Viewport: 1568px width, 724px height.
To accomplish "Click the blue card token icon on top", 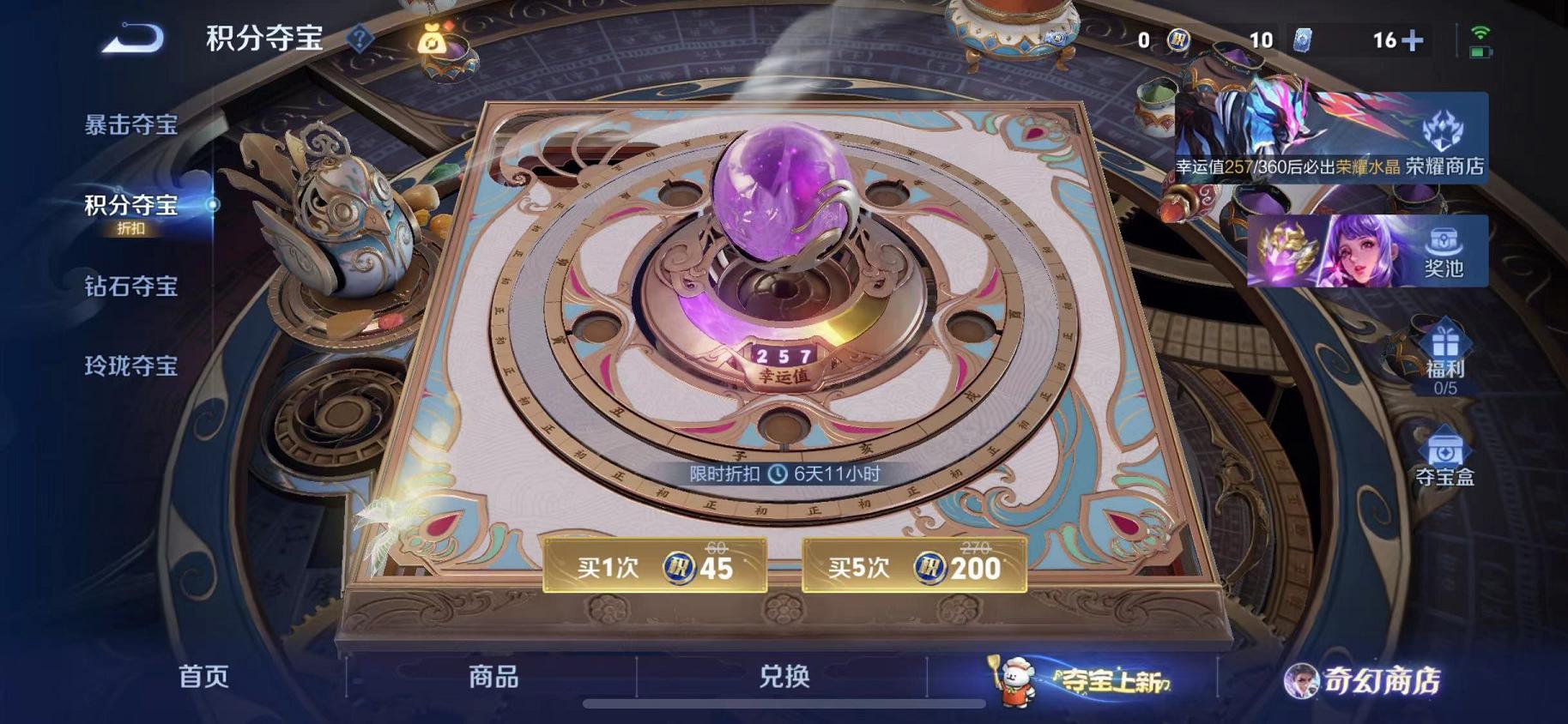I will 1304,39.
